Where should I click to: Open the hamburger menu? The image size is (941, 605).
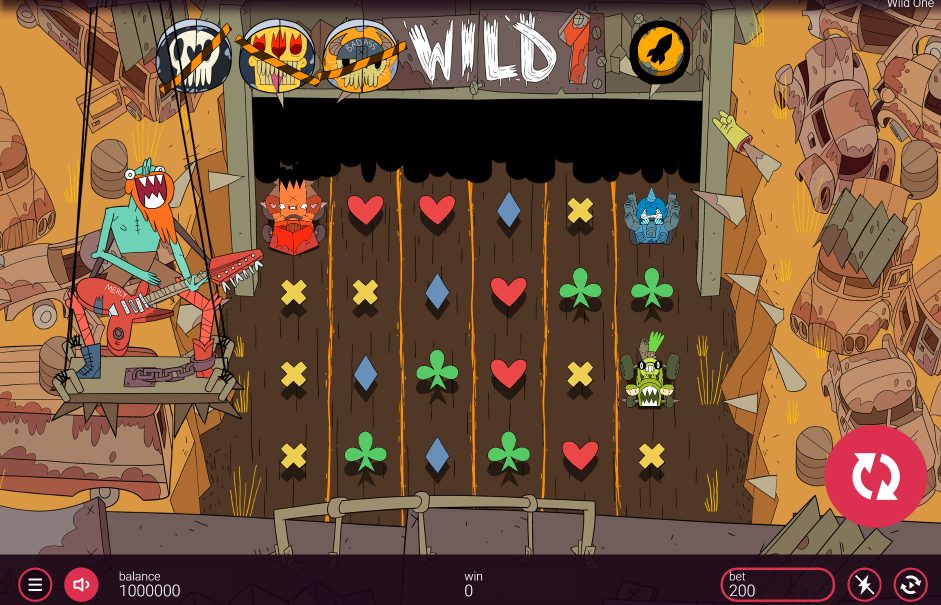(35, 585)
